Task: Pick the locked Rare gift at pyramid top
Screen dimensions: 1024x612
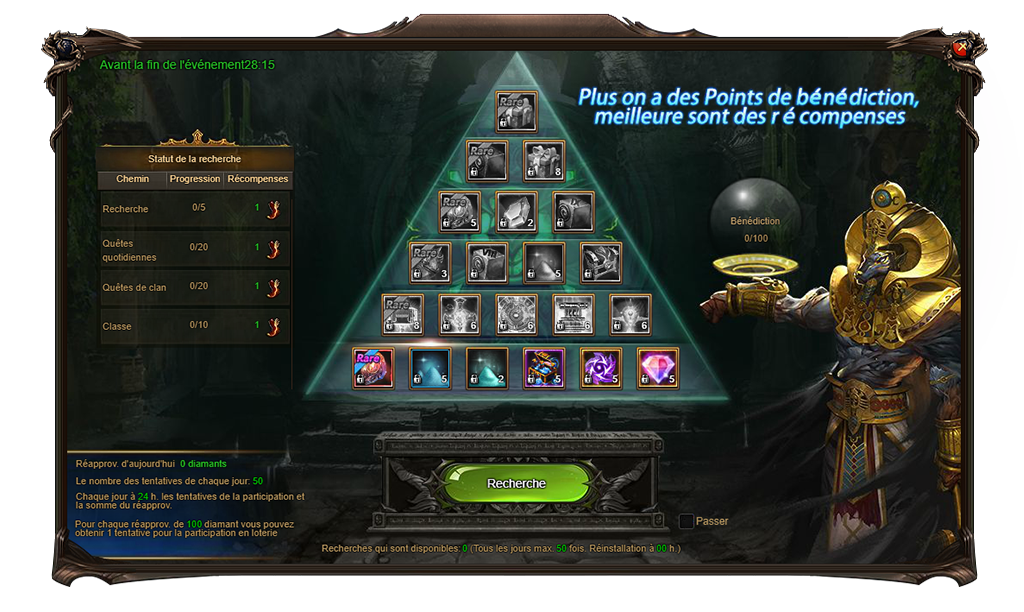Action: coord(516,111)
